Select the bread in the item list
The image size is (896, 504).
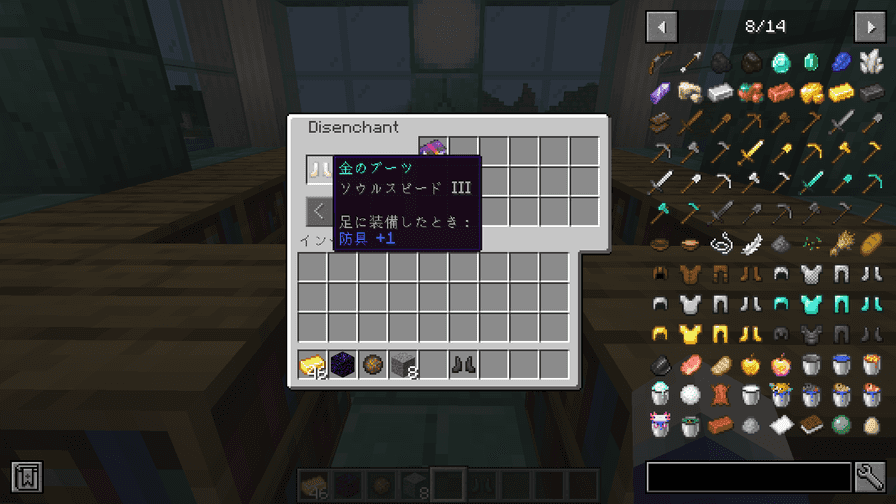pyautogui.click(x=870, y=243)
